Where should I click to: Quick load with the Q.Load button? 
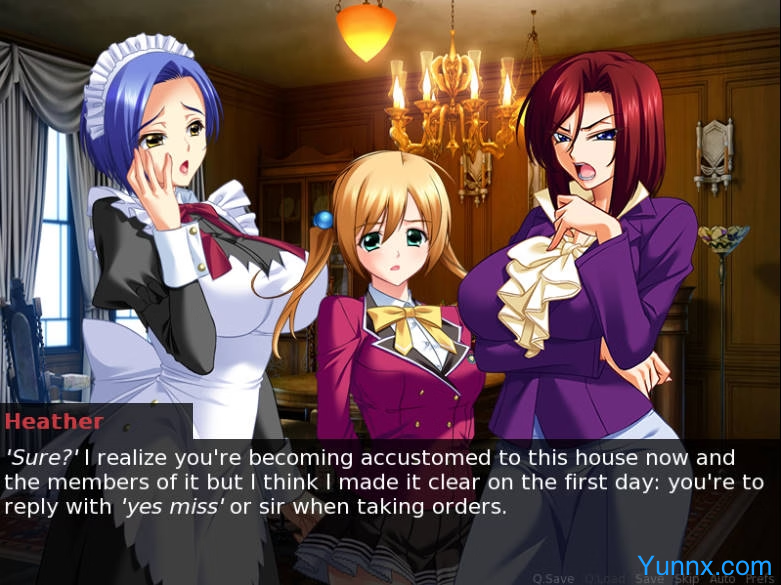[604, 577]
